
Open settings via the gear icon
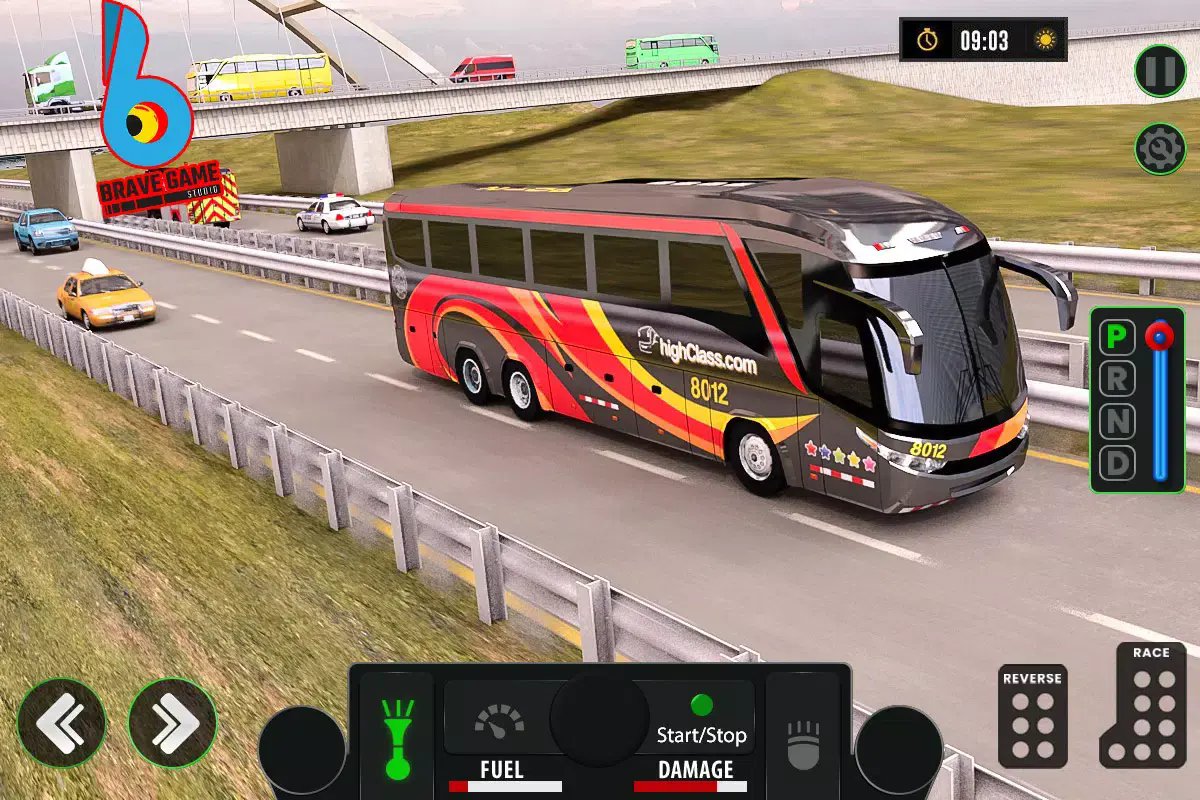(x=1160, y=149)
